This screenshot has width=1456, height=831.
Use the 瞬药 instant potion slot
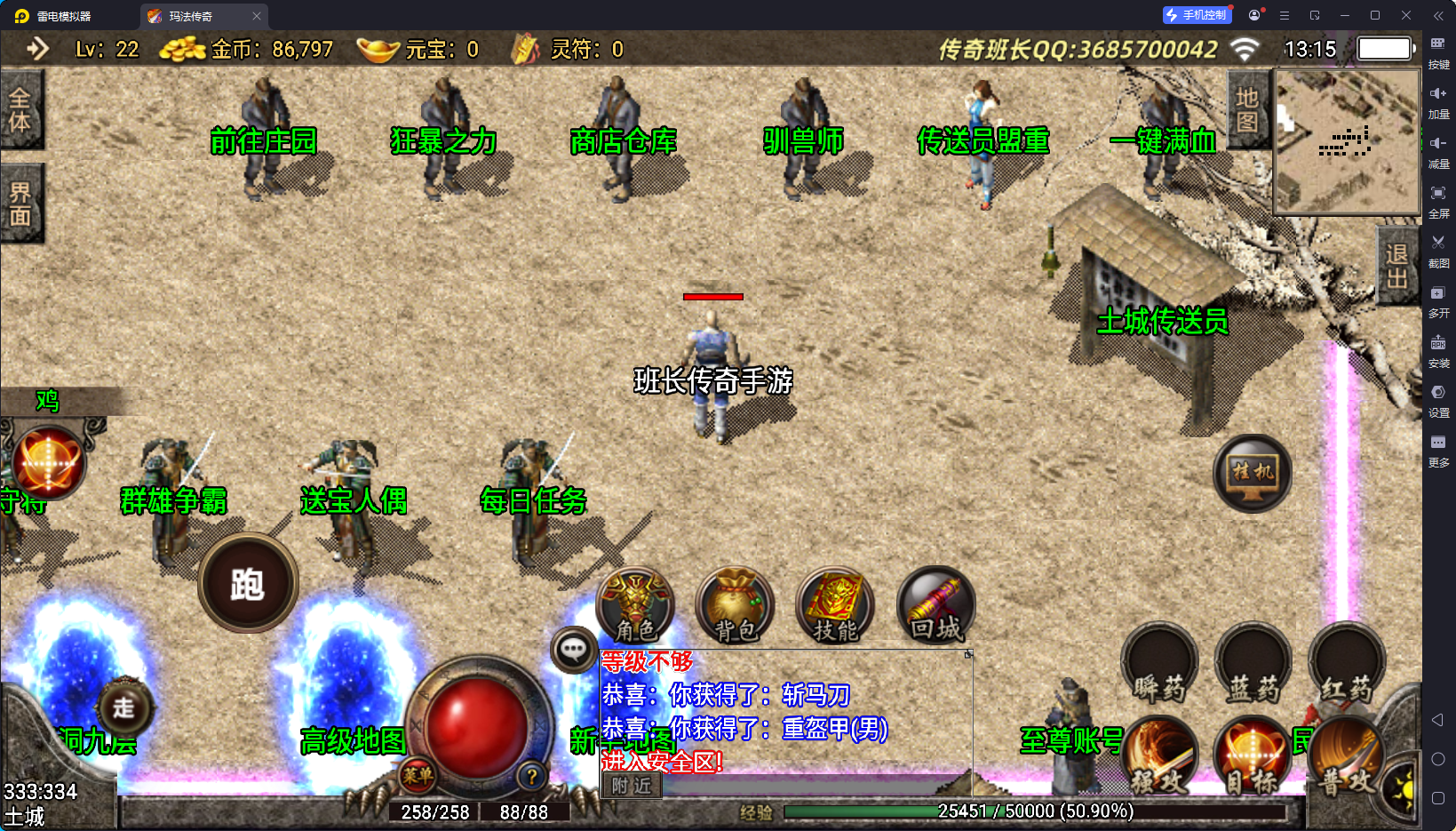(x=1159, y=664)
